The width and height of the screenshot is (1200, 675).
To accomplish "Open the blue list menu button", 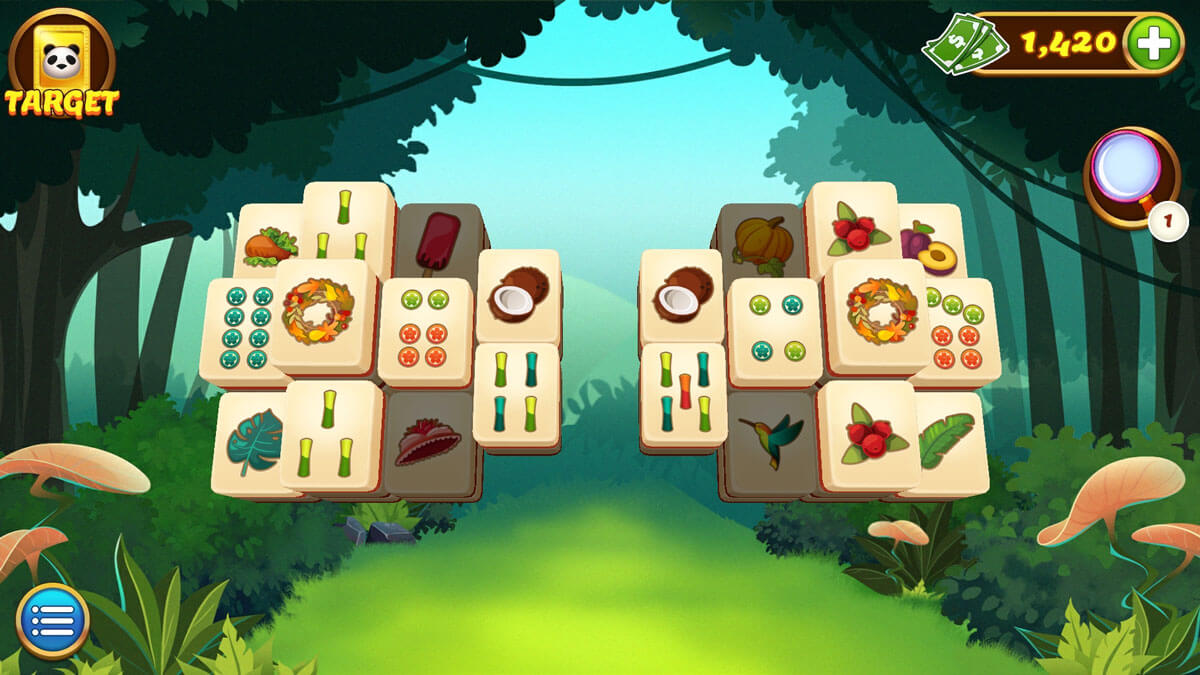I will tap(52, 620).
